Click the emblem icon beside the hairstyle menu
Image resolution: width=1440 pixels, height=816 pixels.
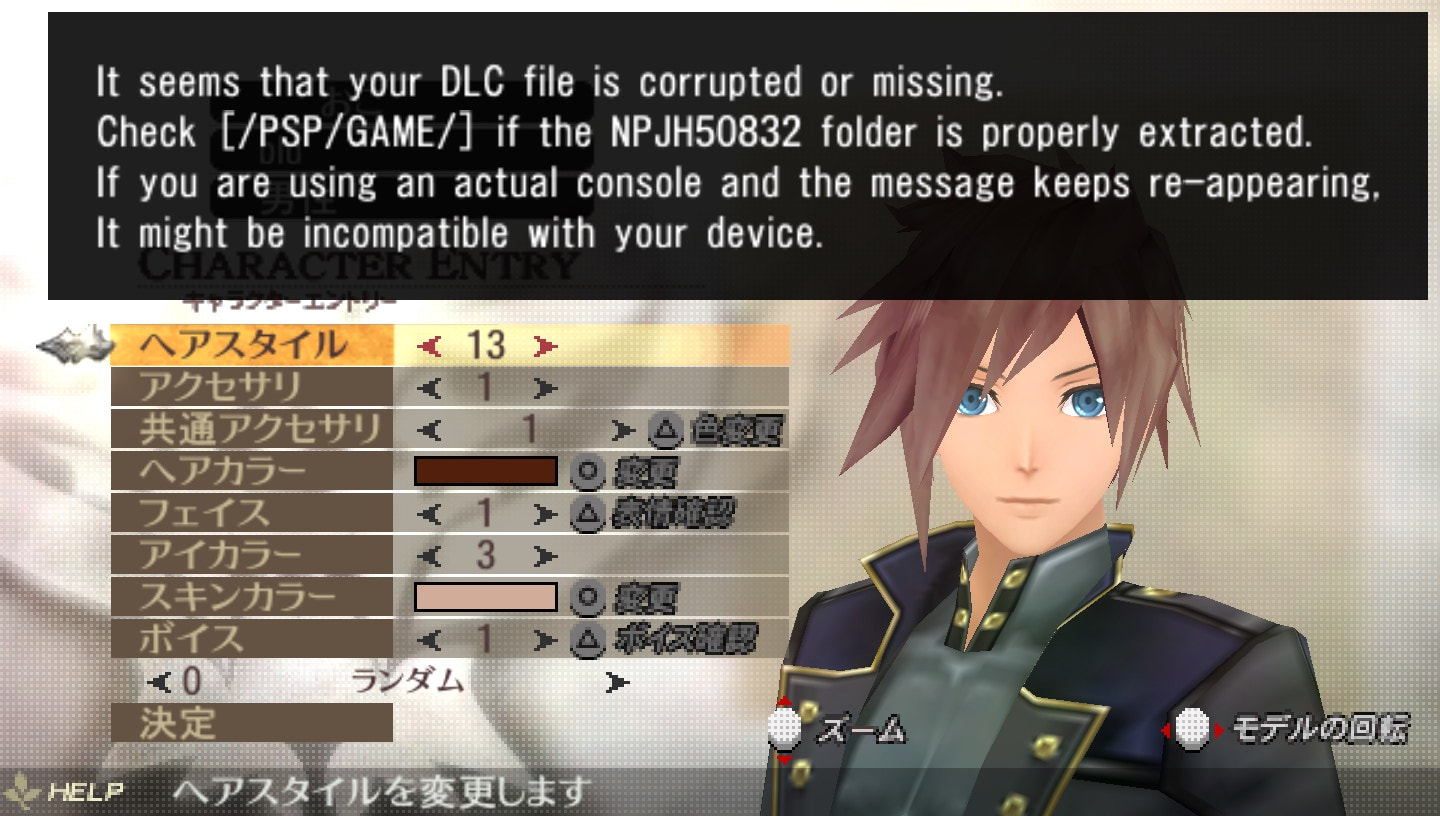click(75, 343)
